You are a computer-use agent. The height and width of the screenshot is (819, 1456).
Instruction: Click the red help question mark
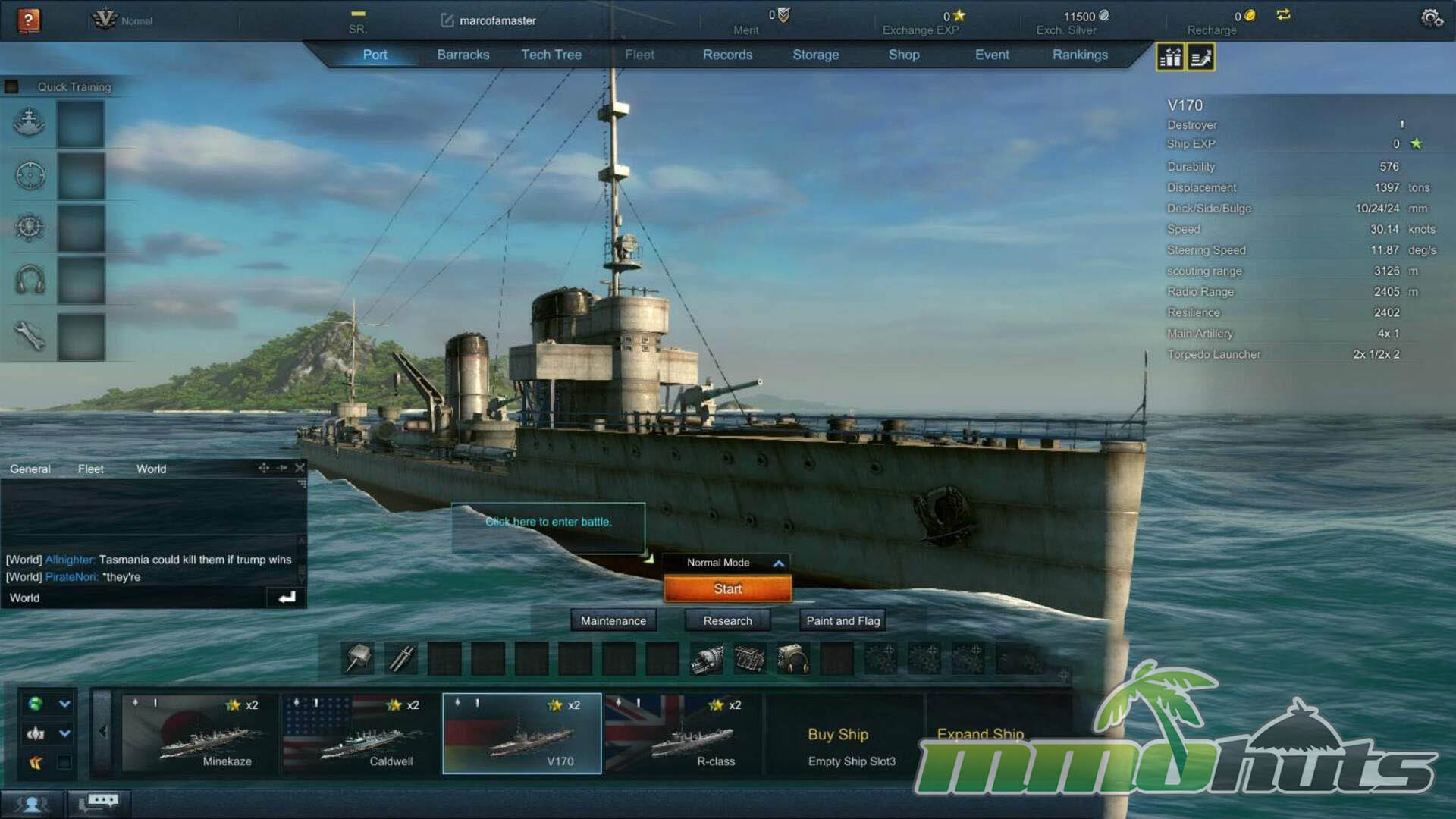pos(29,20)
